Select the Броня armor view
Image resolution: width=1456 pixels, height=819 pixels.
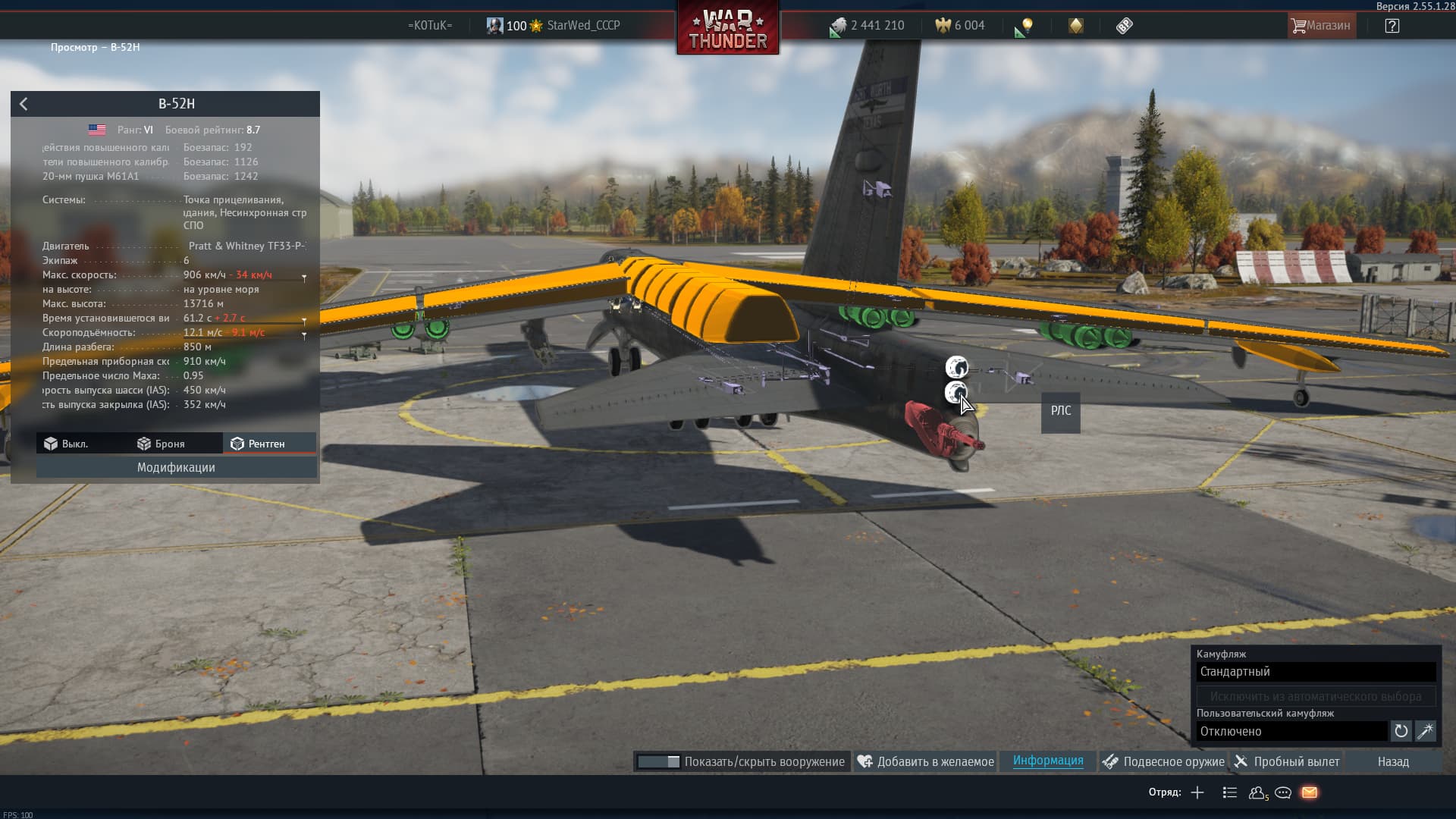click(161, 444)
